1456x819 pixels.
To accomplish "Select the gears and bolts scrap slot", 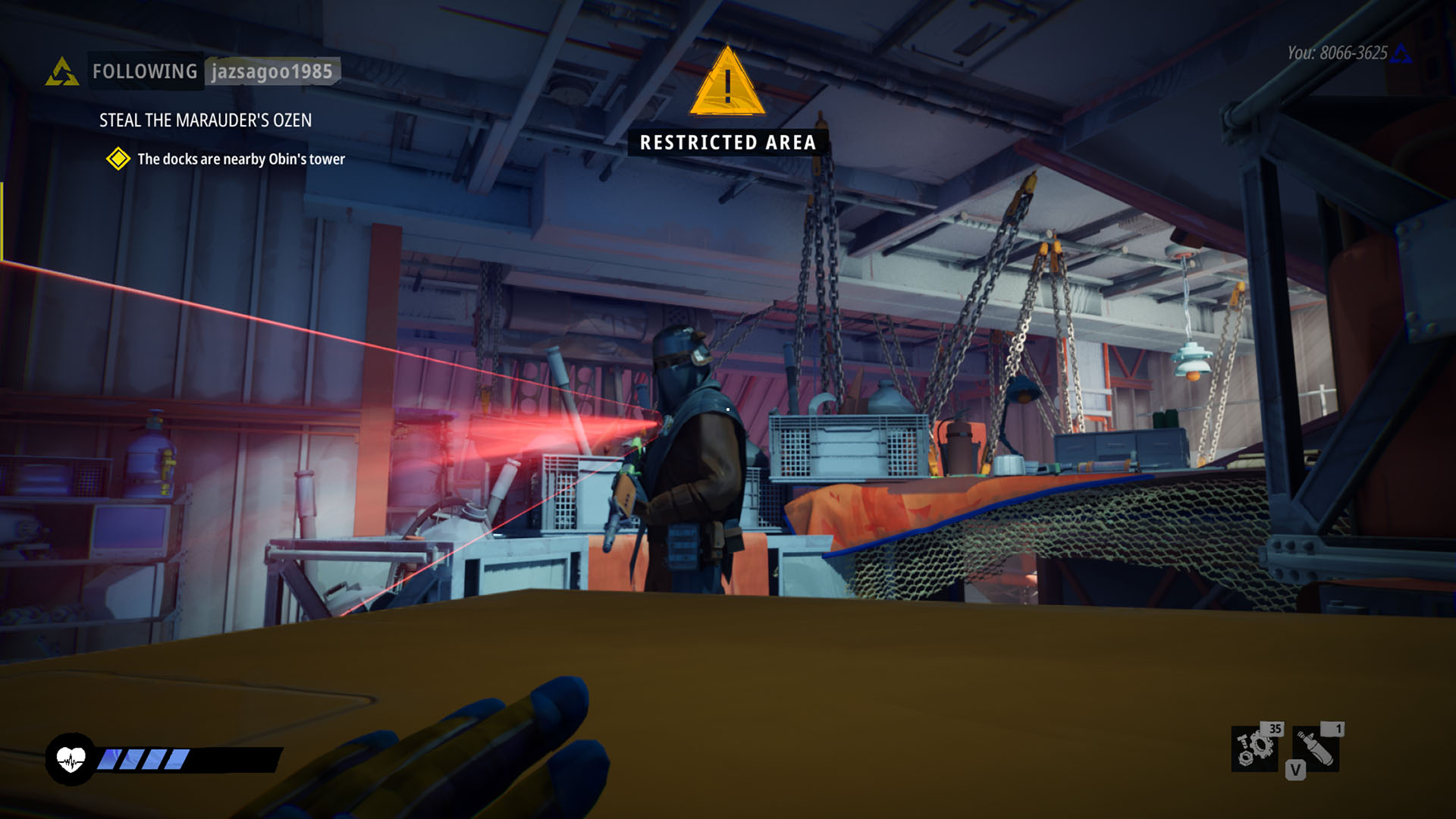I will (x=1255, y=747).
